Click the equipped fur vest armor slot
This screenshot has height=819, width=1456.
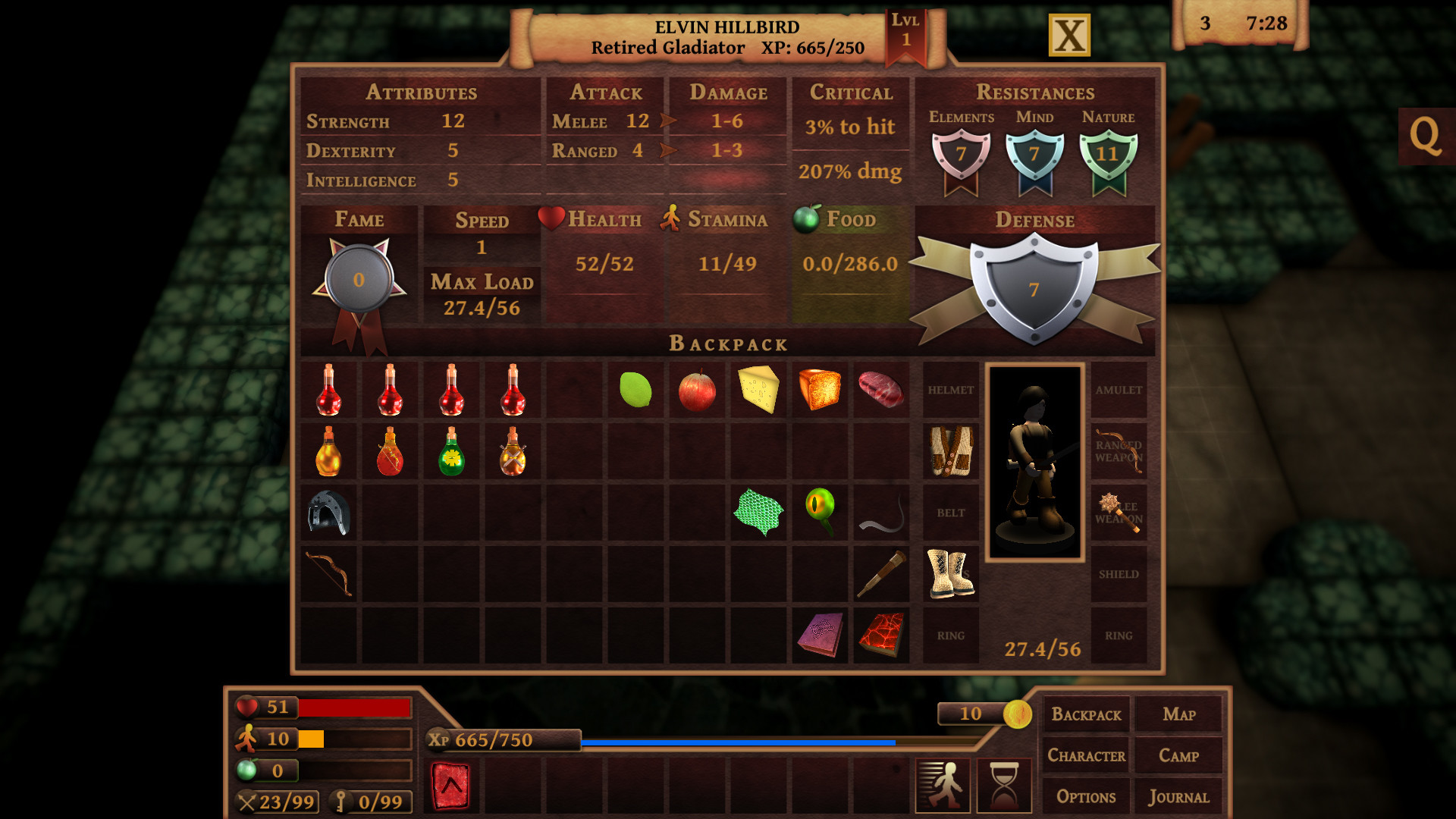pyautogui.click(x=951, y=451)
